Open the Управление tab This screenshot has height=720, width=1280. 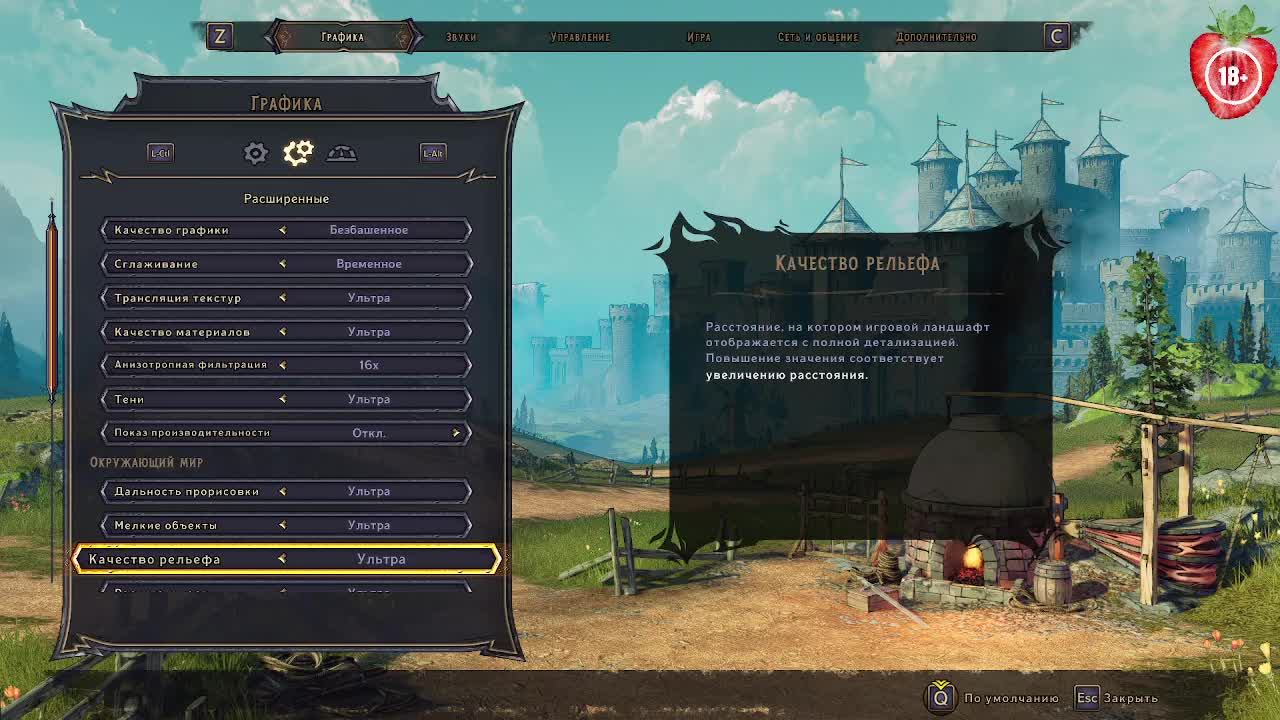pyautogui.click(x=580, y=37)
